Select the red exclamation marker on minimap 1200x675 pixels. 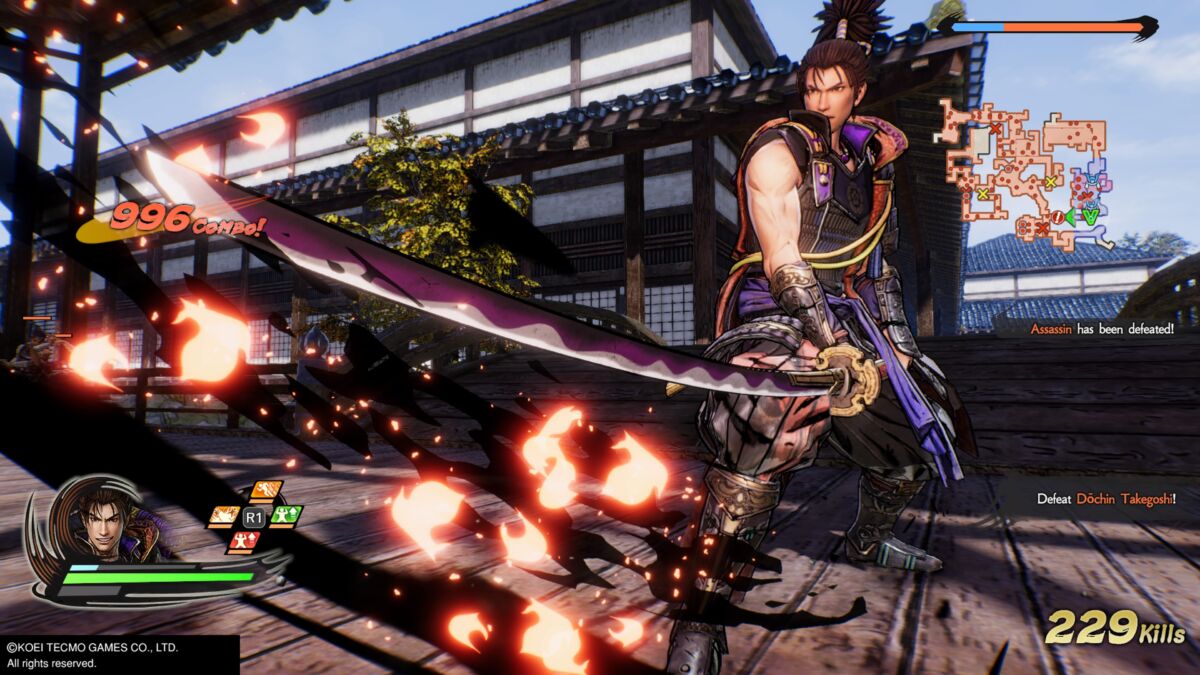tap(1057, 218)
